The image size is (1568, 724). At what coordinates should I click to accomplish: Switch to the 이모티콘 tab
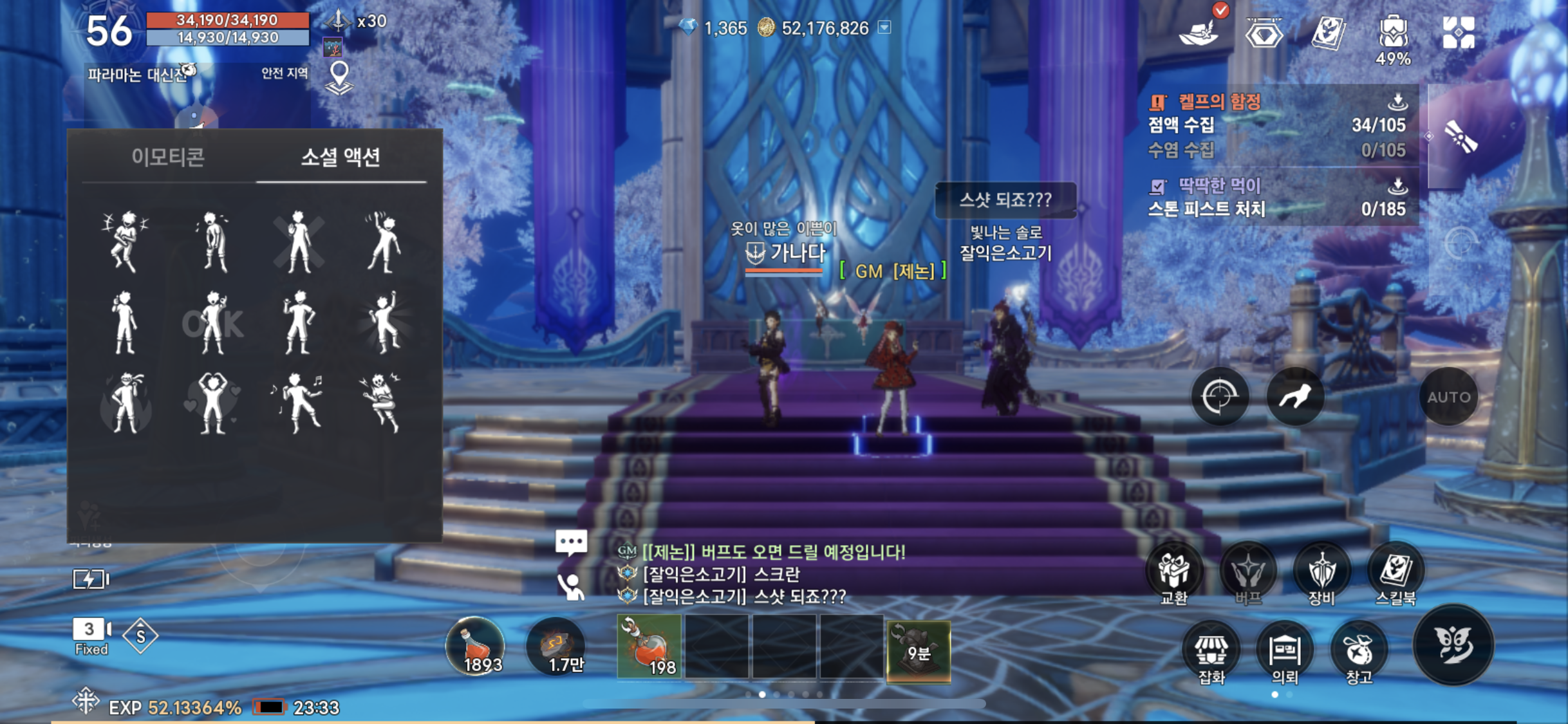tap(168, 157)
